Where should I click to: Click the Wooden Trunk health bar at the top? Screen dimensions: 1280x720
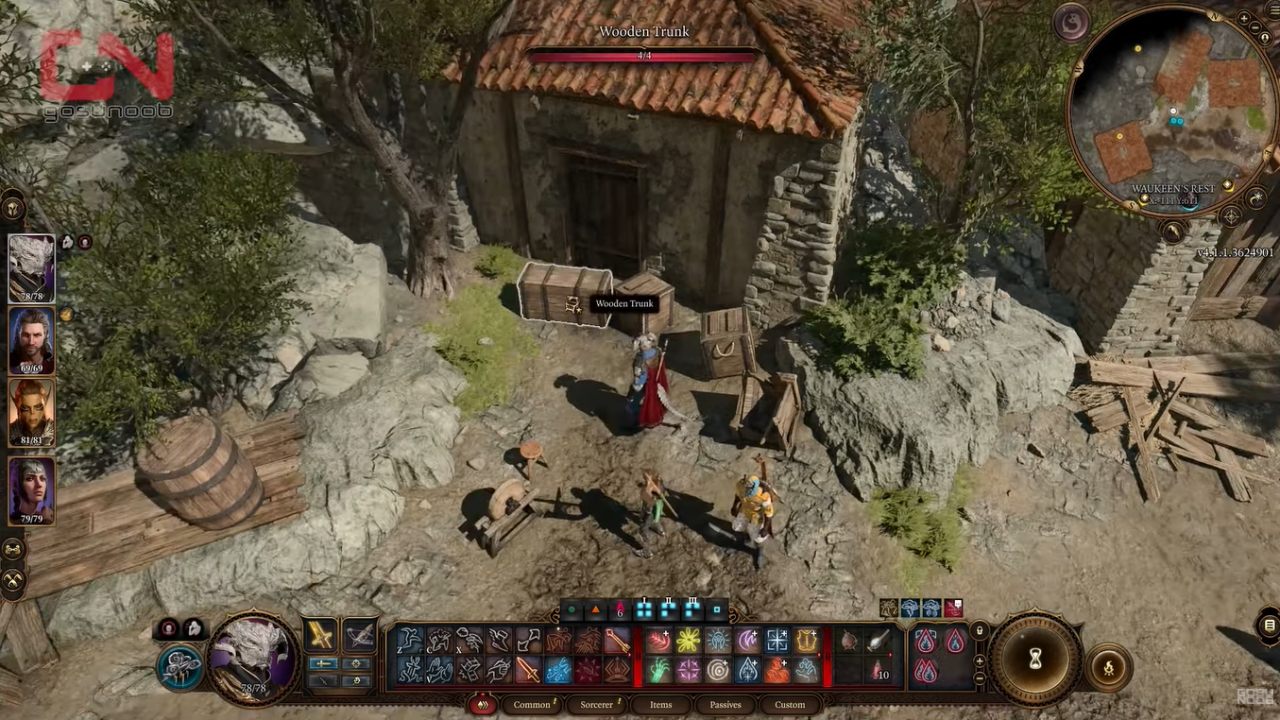pyautogui.click(x=644, y=57)
